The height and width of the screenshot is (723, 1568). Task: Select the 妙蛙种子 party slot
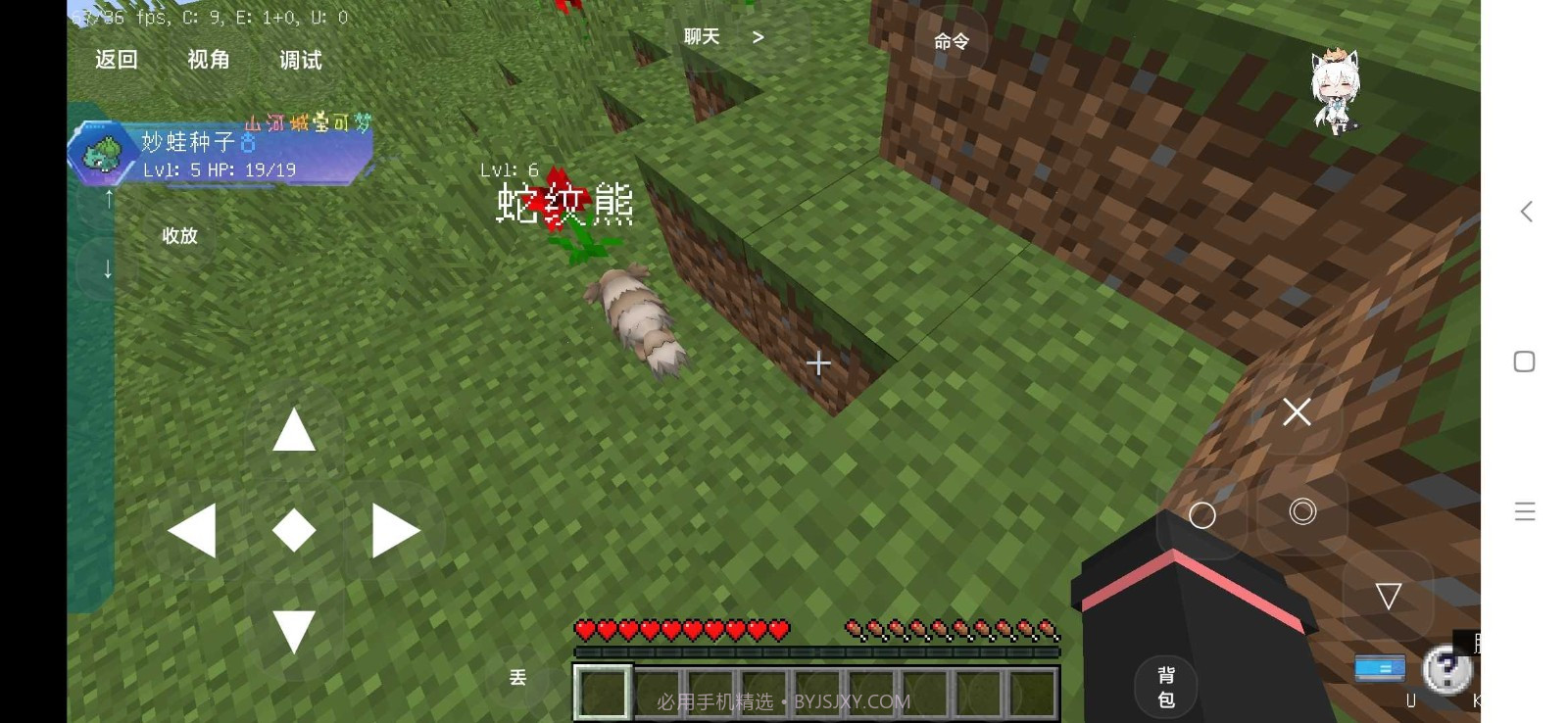point(220,154)
